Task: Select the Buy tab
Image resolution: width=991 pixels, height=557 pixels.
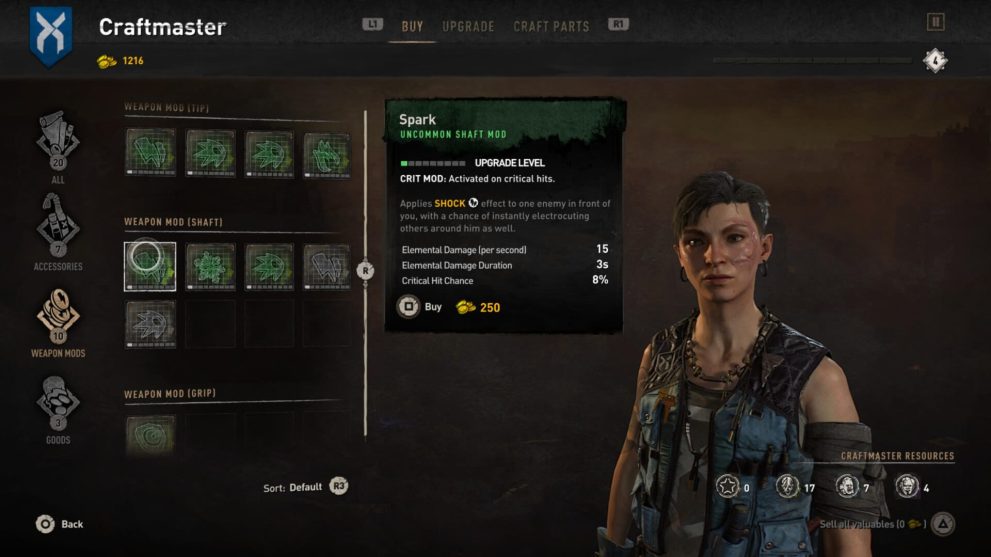Action: [x=412, y=26]
